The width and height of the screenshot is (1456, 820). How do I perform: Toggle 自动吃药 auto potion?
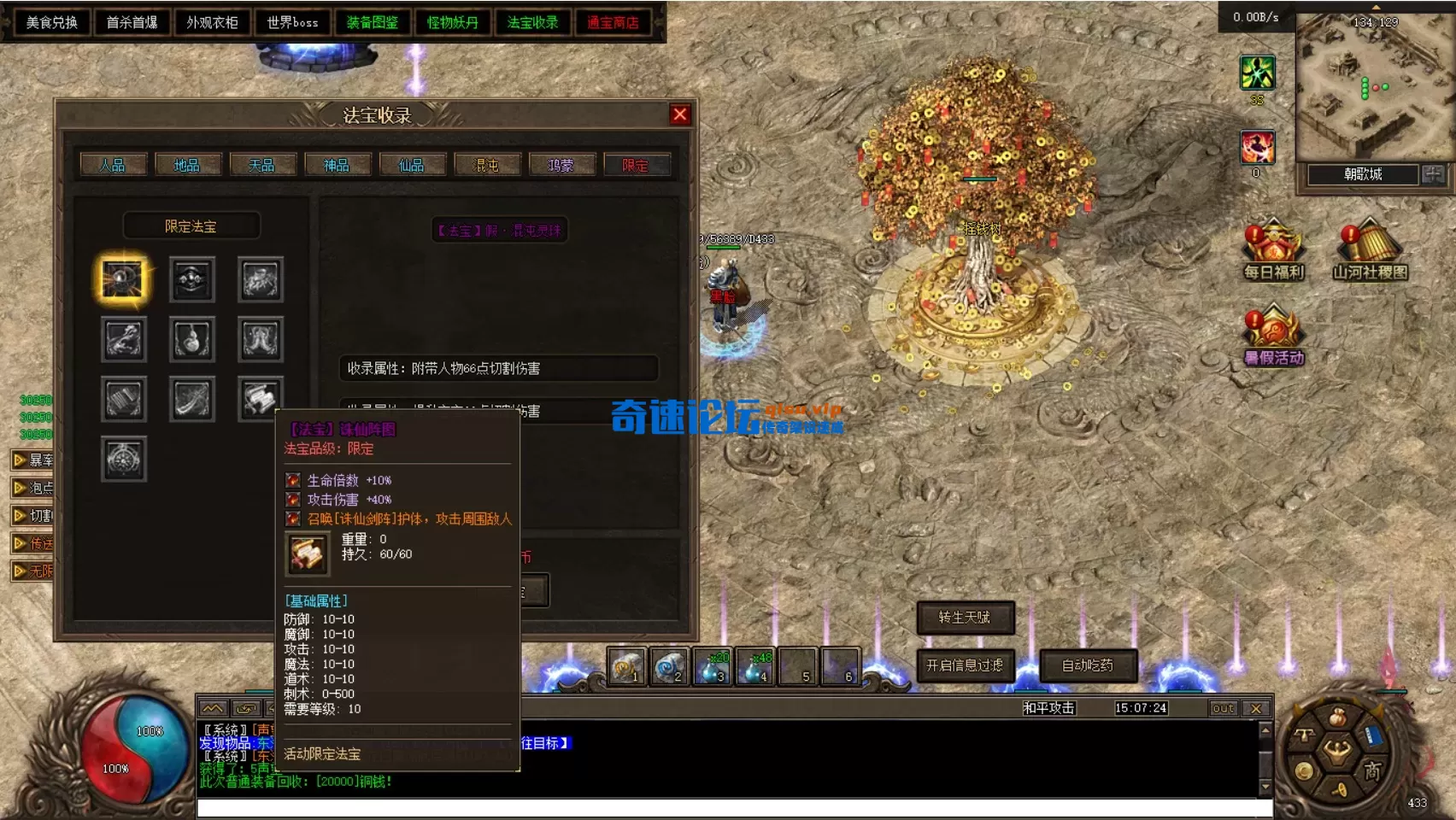1087,667
